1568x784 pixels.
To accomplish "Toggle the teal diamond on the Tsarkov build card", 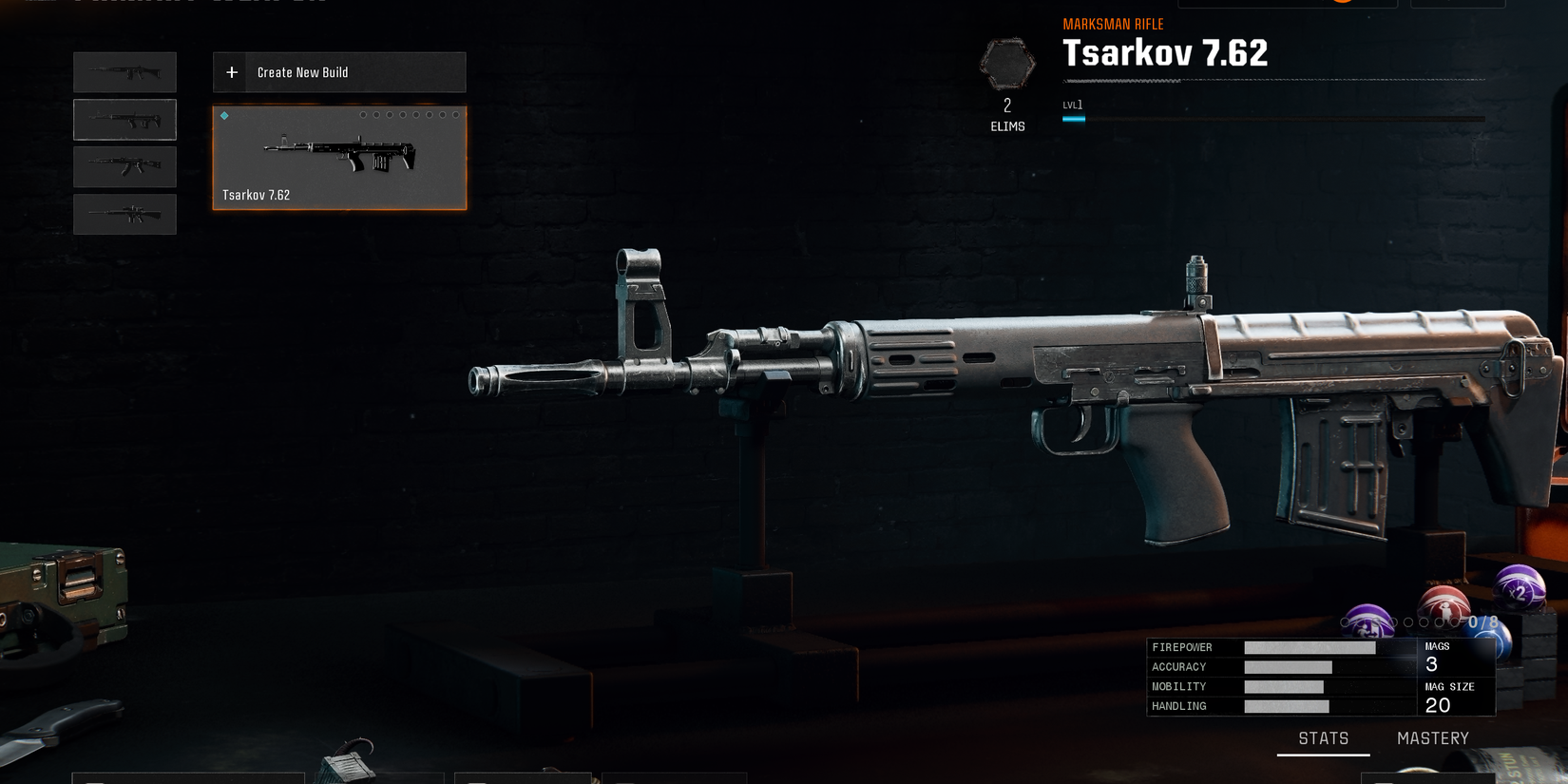I will click(x=224, y=115).
